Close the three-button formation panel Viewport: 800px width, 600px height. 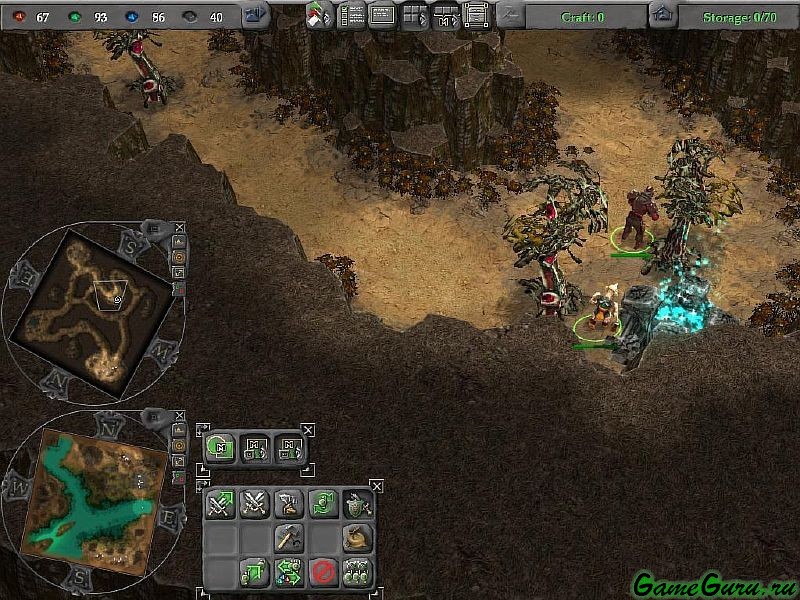coord(307,429)
